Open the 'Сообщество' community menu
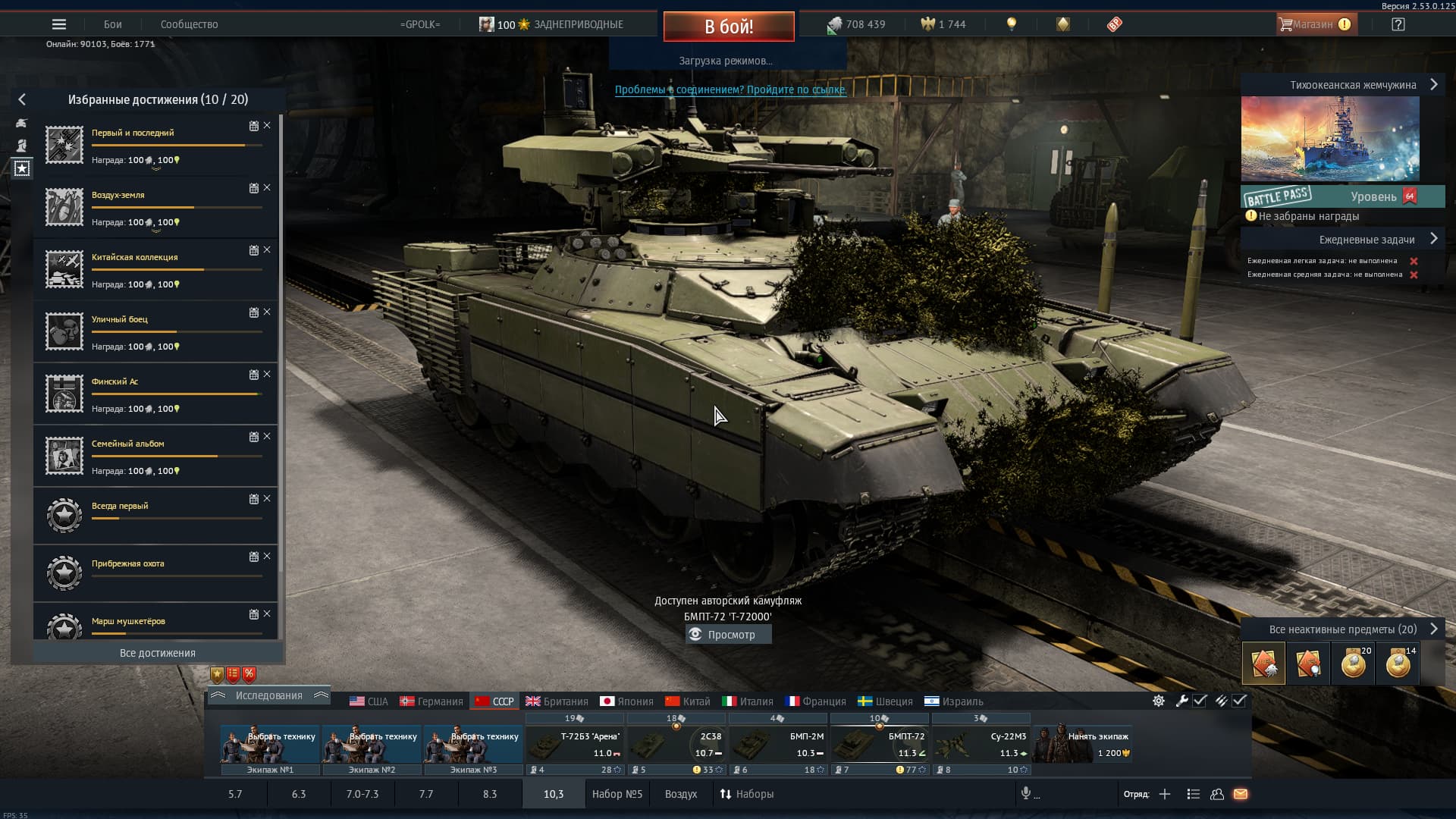This screenshot has height=819, width=1456. pos(189,24)
